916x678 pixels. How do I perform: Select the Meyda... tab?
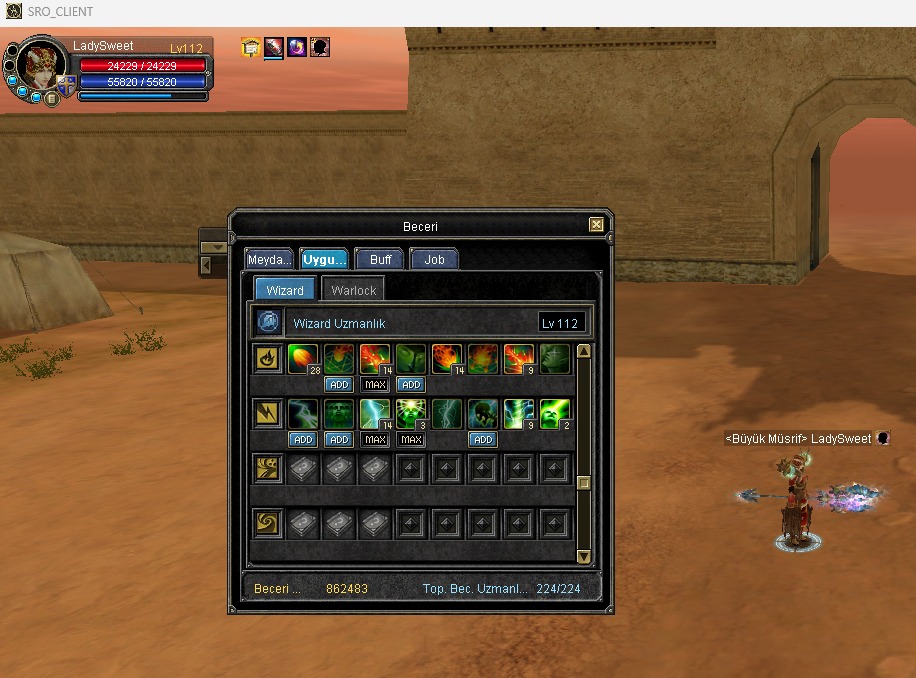click(x=270, y=259)
